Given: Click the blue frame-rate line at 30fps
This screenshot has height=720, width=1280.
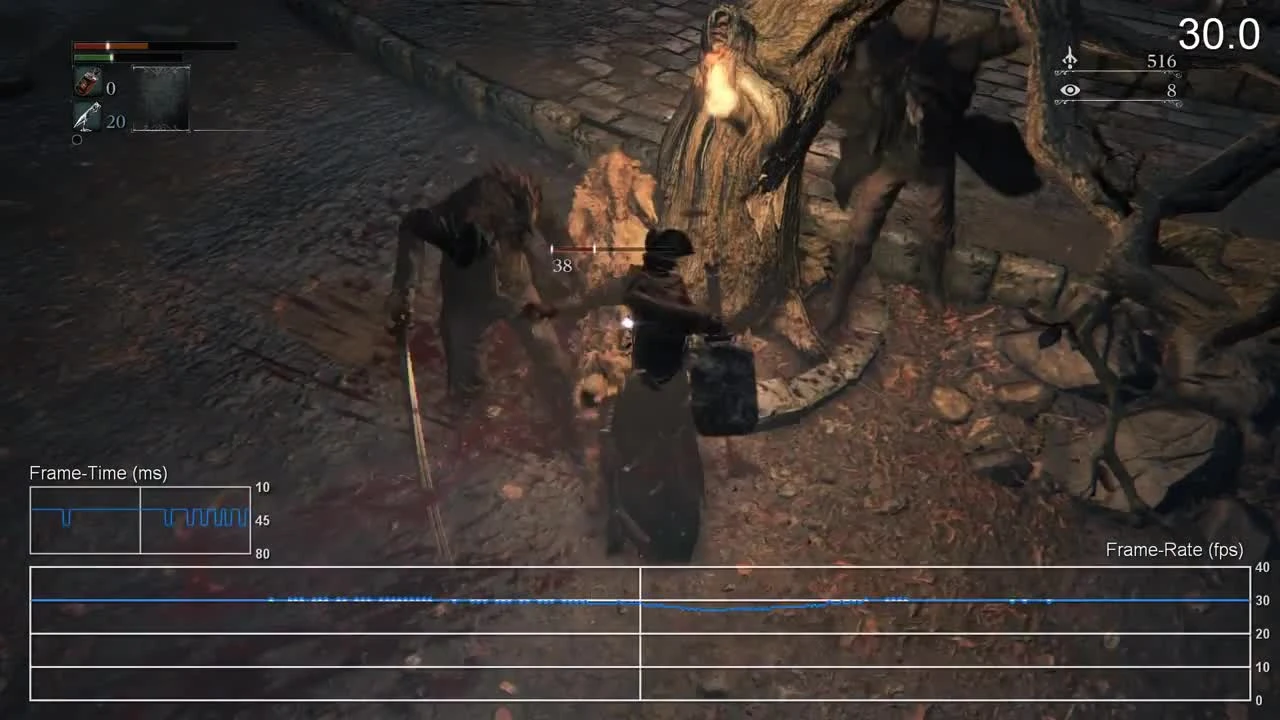Looking at the screenshot, I should 400,601.
